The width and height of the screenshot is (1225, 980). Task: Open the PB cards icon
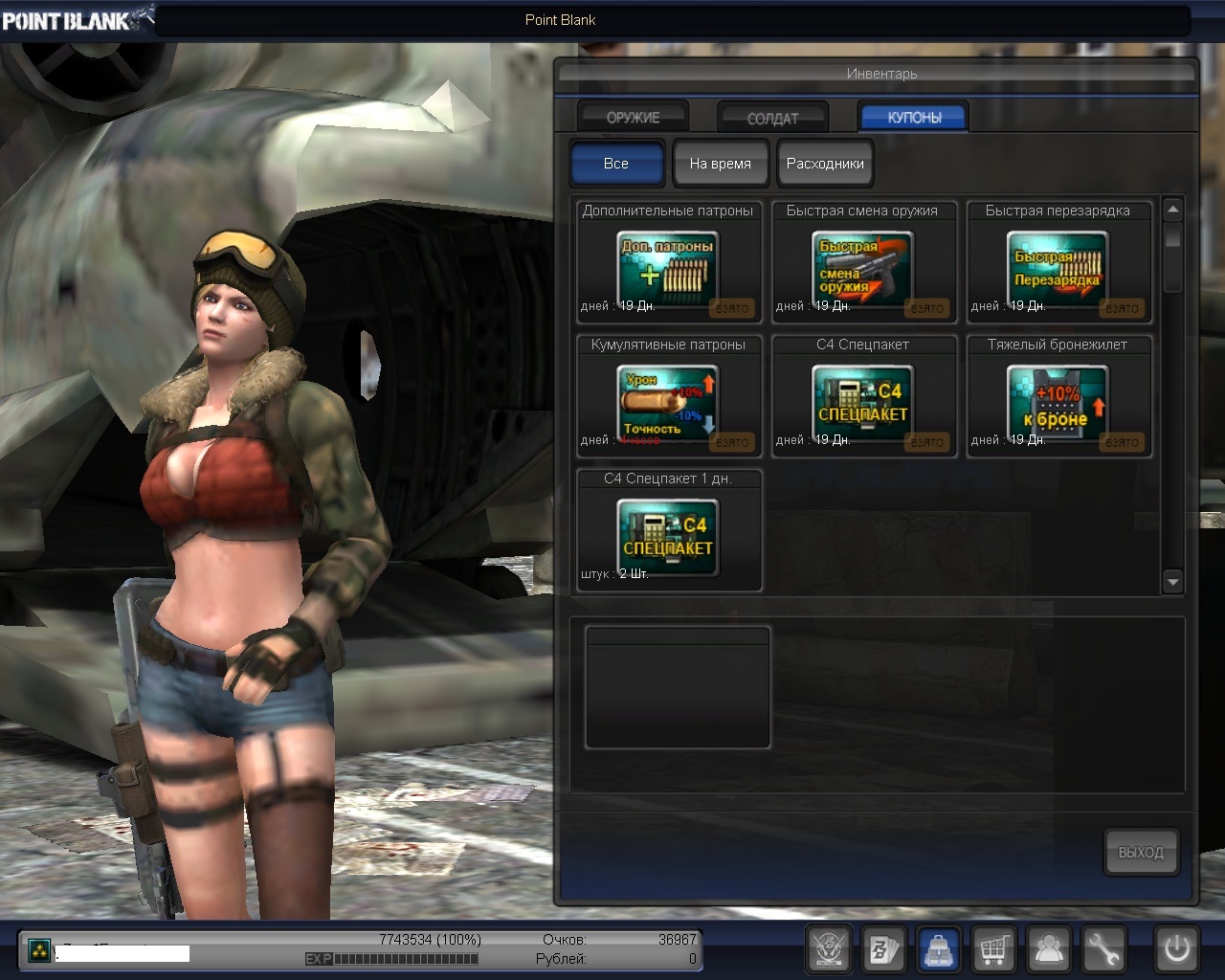[x=883, y=949]
